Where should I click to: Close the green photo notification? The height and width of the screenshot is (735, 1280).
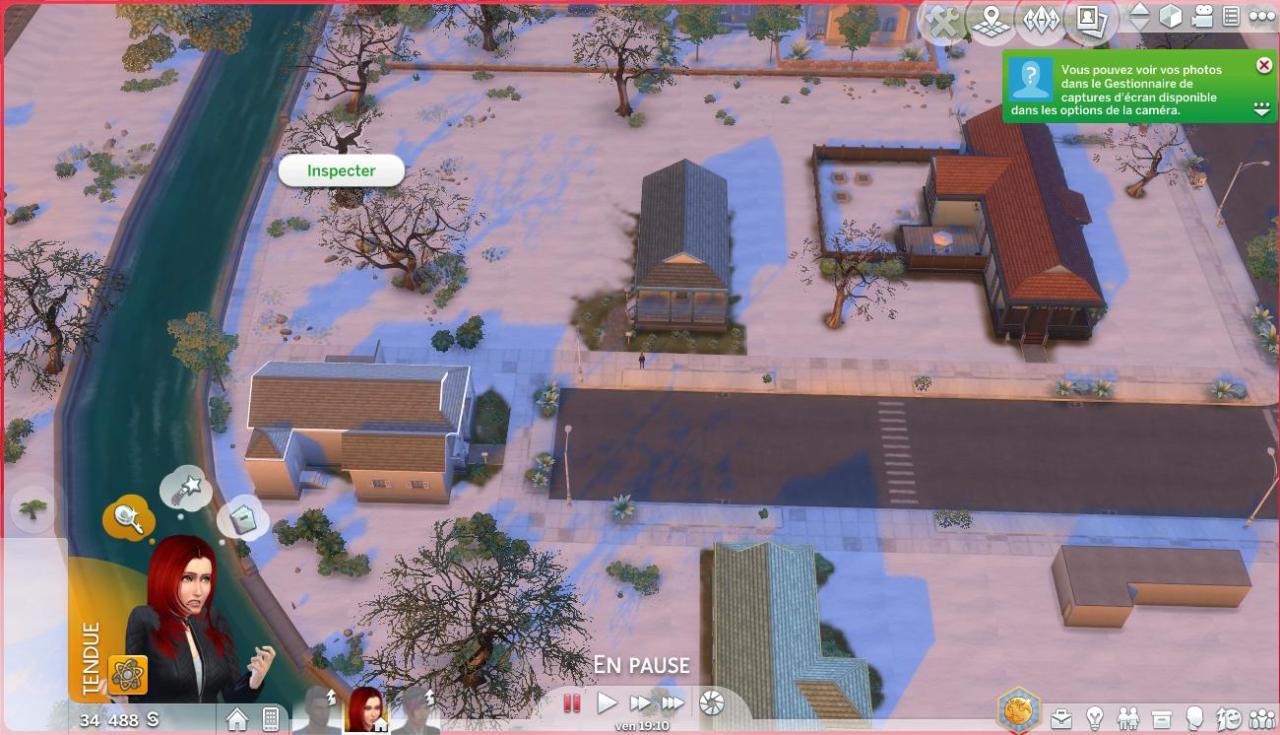(1264, 66)
